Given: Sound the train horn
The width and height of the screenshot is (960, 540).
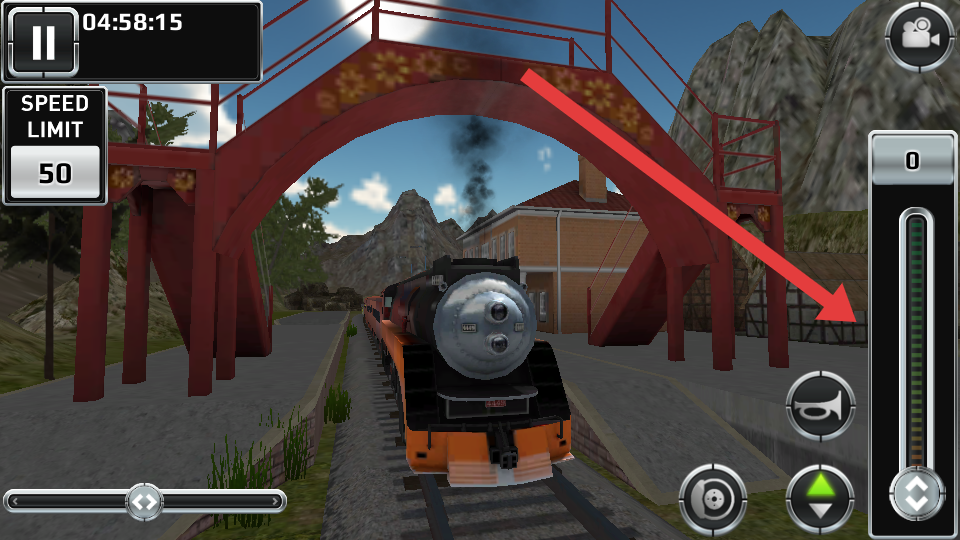Looking at the screenshot, I should point(820,406).
